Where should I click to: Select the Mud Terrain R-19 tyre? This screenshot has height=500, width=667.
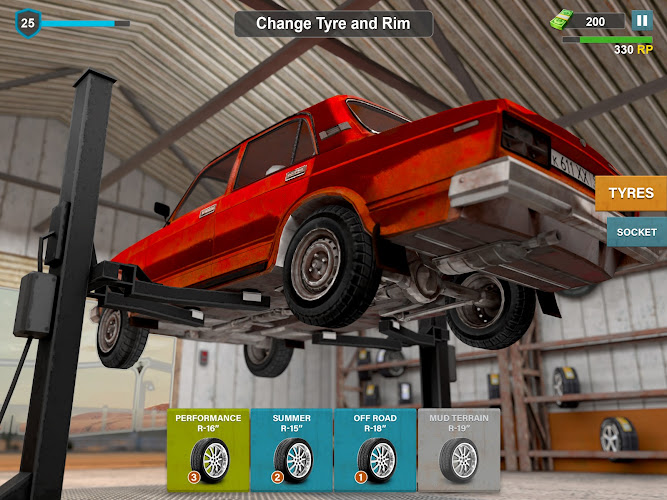[458, 449]
